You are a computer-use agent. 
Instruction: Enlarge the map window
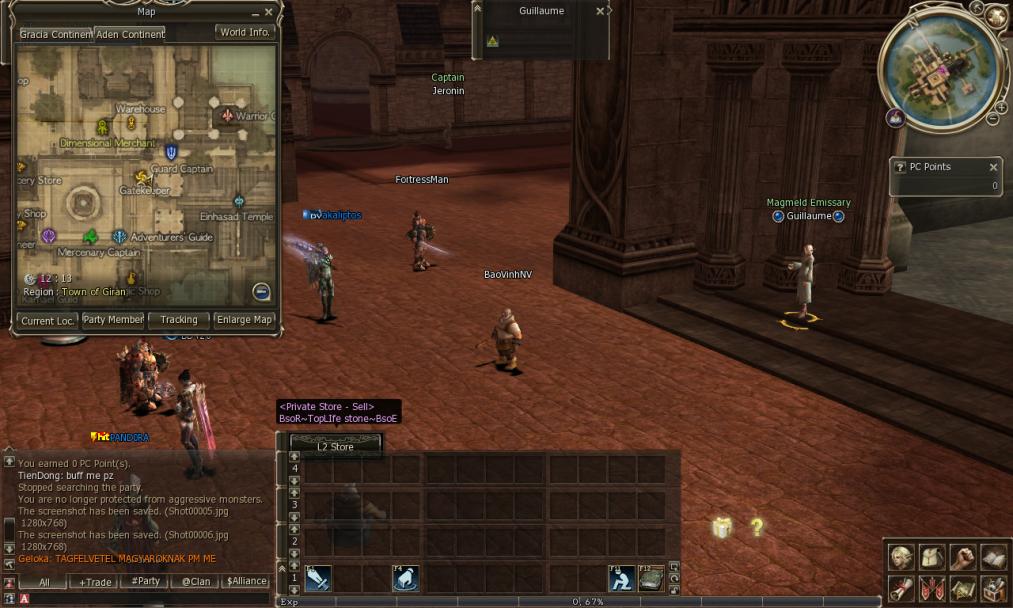(244, 320)
